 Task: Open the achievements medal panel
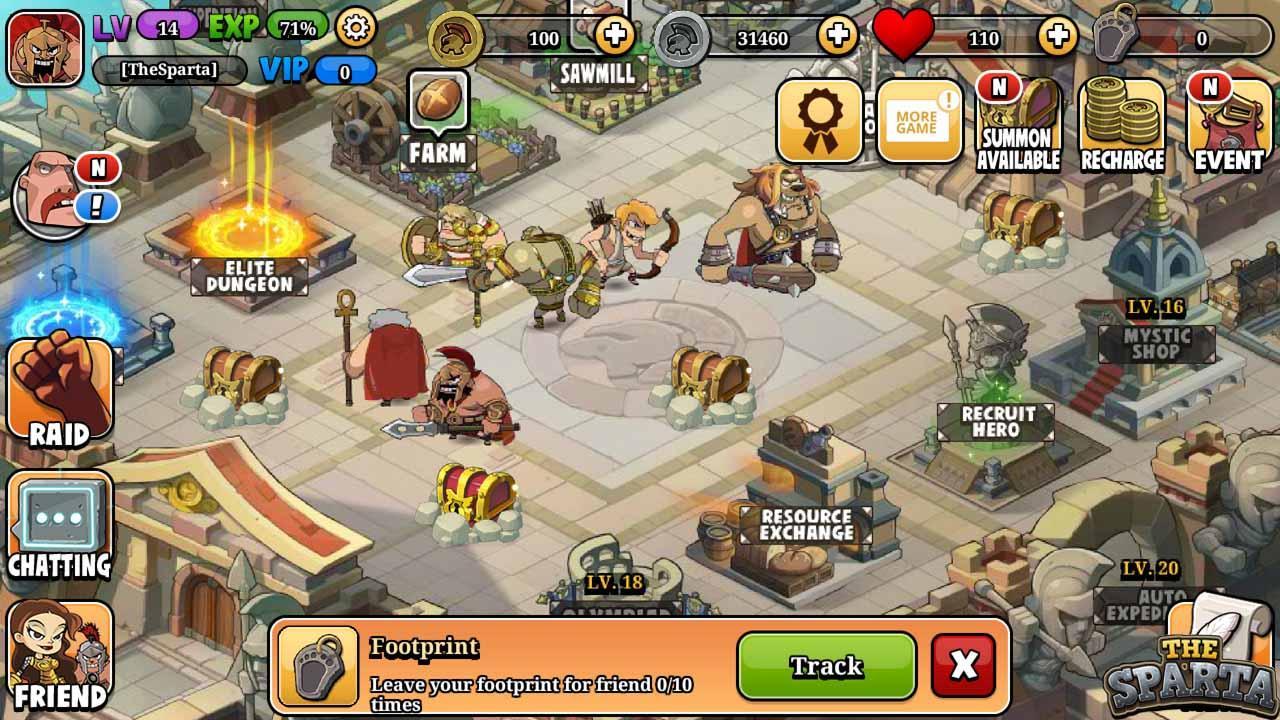click(x=820, y=118)
